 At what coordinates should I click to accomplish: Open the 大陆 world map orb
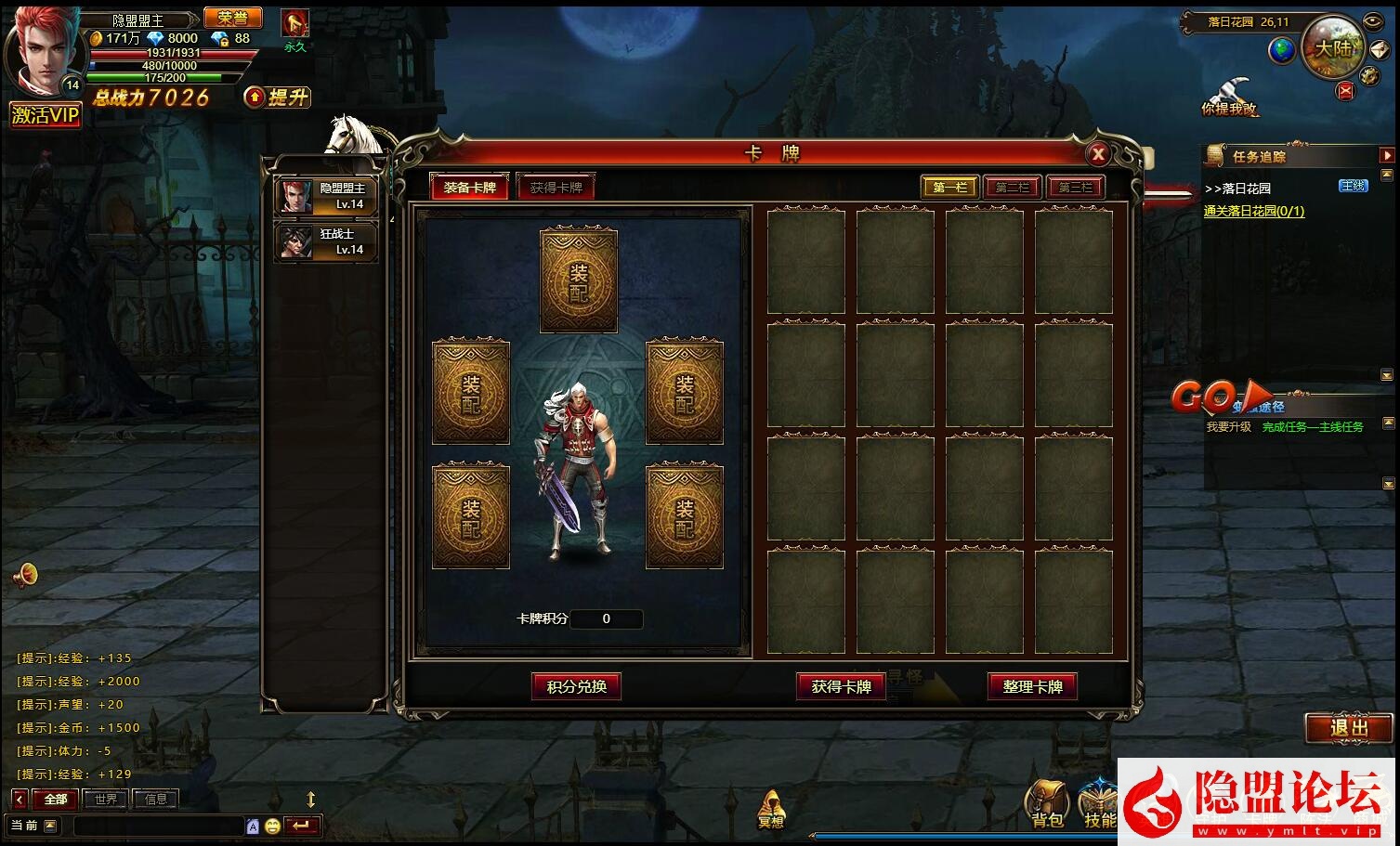[x=1331, y=47]
